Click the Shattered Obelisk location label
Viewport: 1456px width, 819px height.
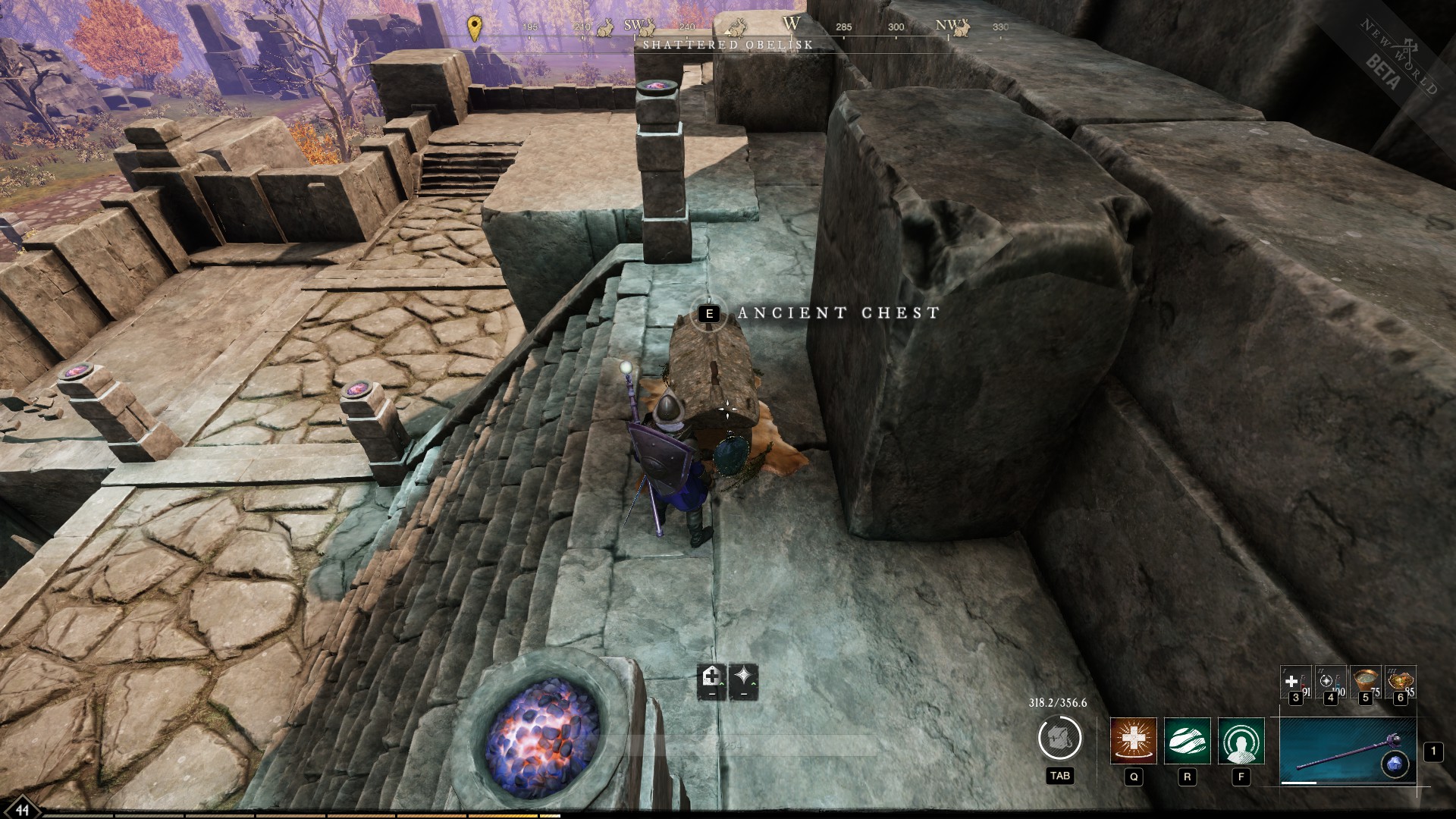point(728,45)
